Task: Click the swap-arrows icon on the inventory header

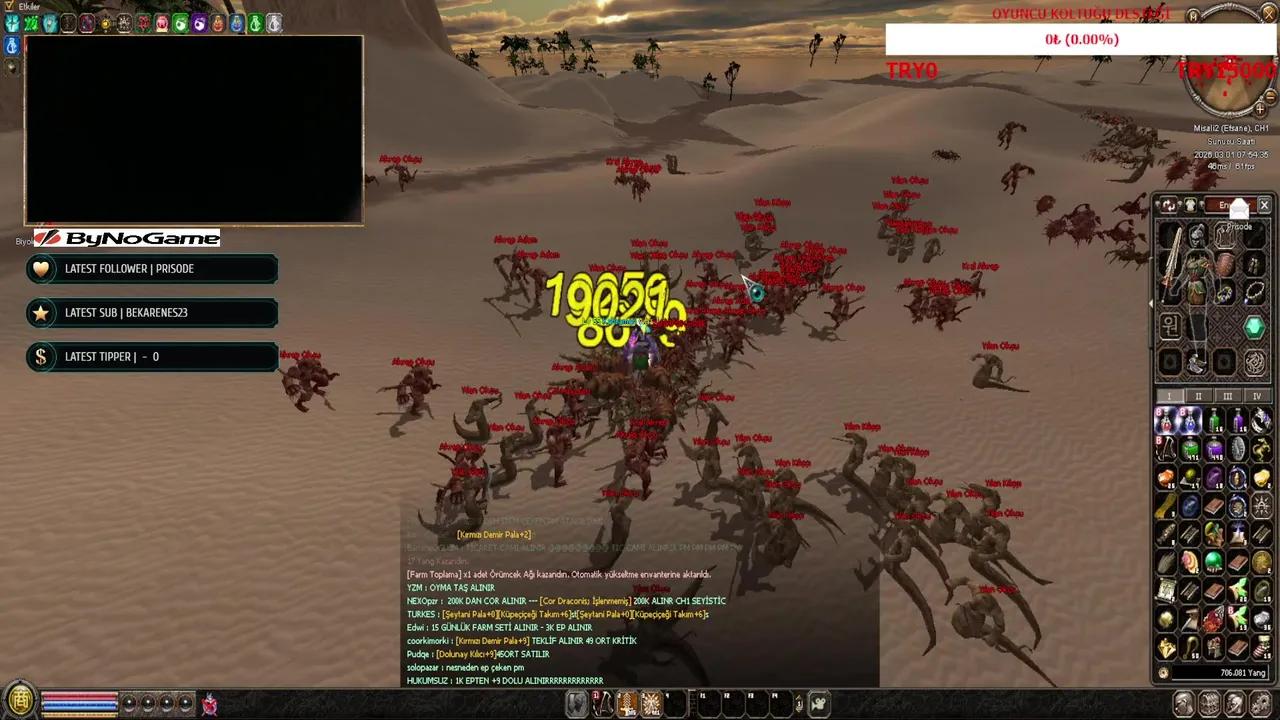Action: click(x=1167, y=206)
